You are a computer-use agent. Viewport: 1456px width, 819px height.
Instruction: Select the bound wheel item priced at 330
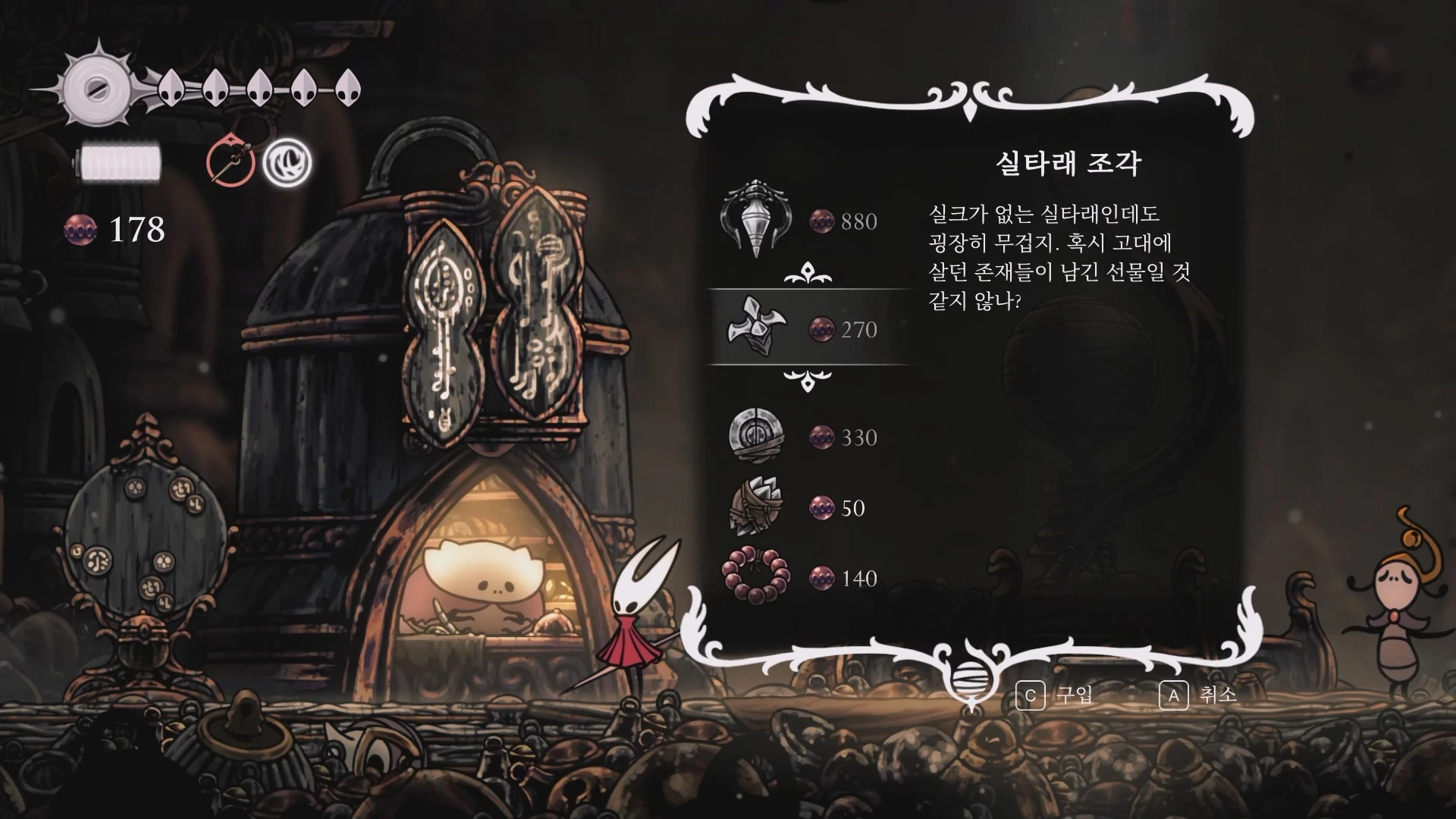pyautogui.click(x=758, y=438)
